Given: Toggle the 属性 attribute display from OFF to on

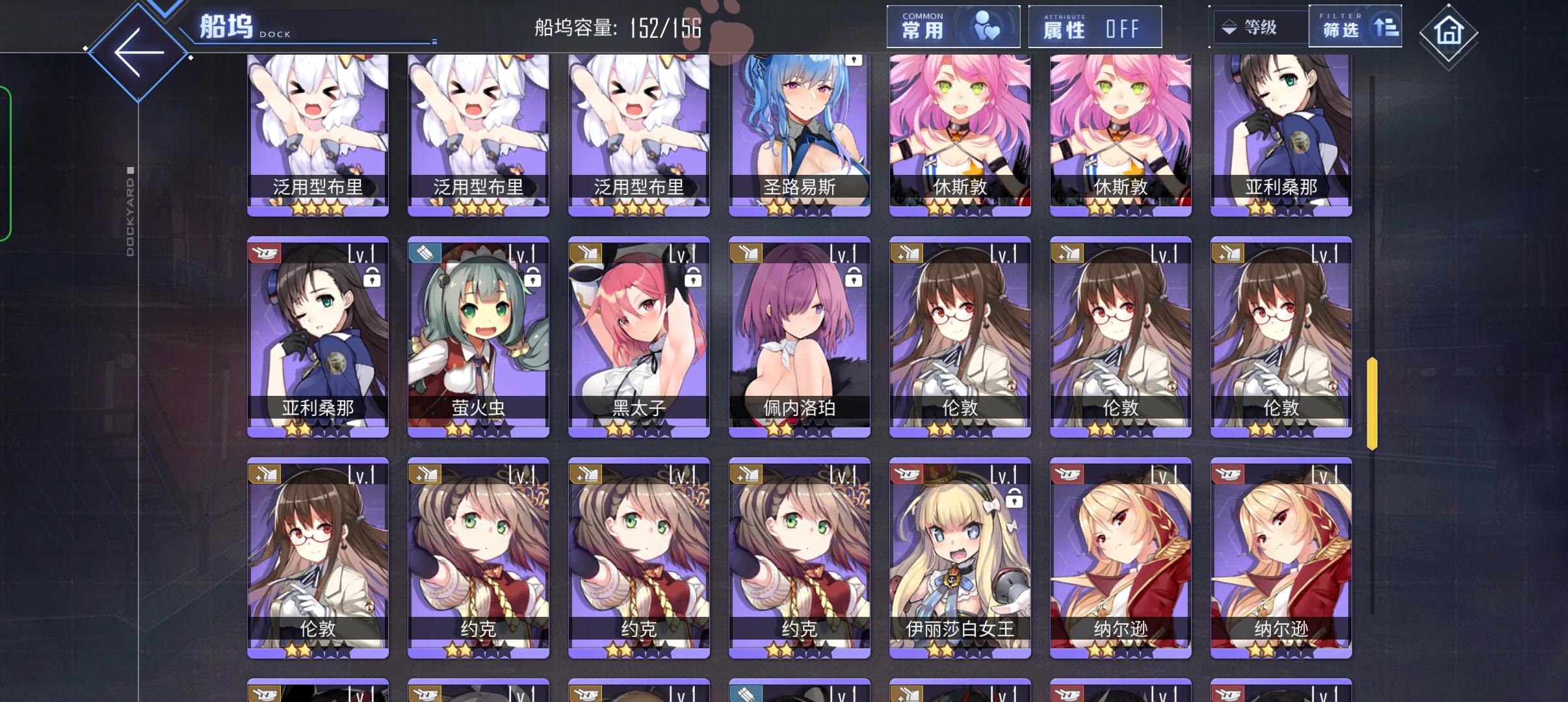Looking at the screenshot, I should (1095, 27).
